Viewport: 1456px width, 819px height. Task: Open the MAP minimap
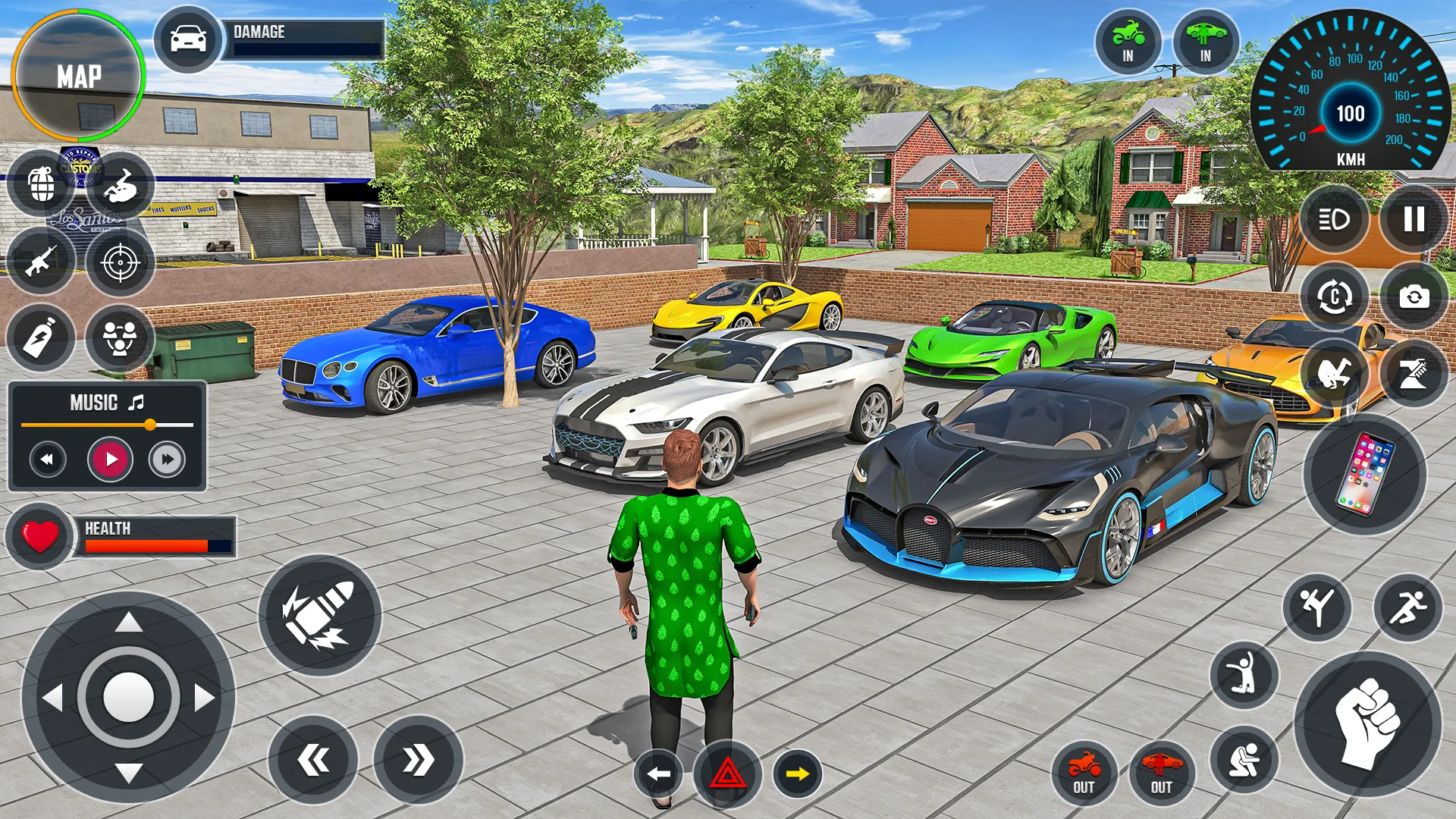[x=79, y=76]
